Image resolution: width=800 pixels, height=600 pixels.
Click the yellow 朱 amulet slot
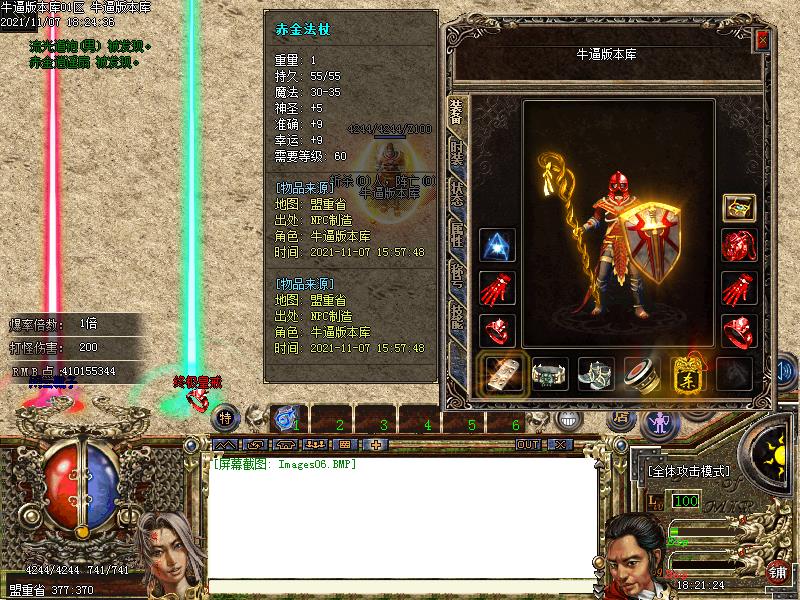pos(689,374)
